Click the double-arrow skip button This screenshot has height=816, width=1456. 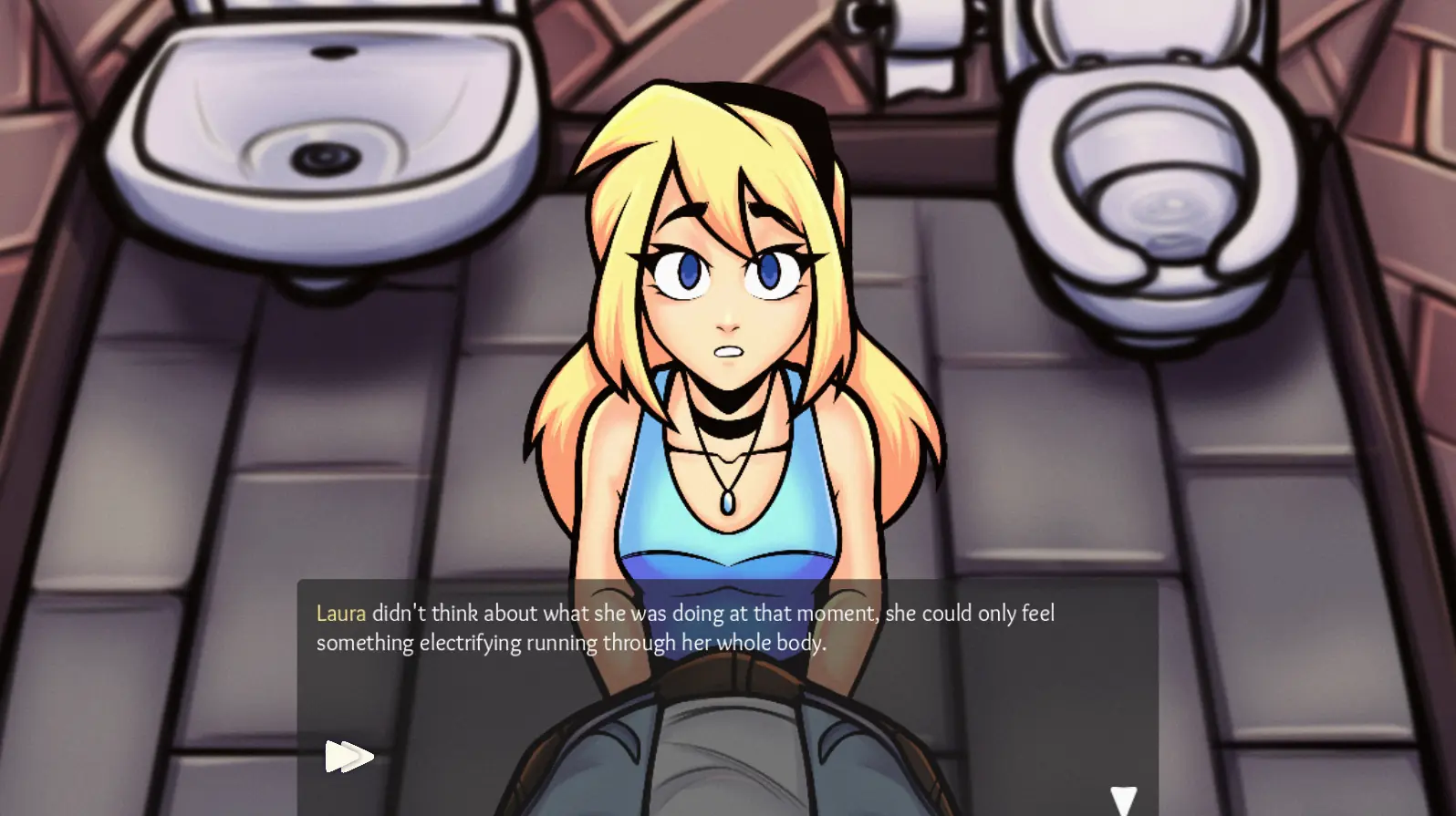coord(348,756)
